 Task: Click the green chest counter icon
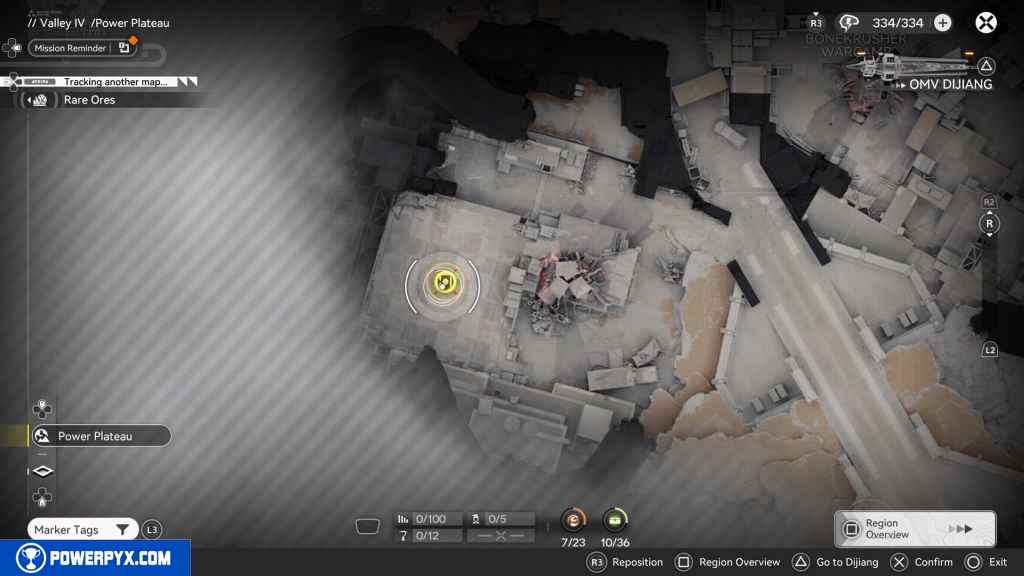click(615, 520)
